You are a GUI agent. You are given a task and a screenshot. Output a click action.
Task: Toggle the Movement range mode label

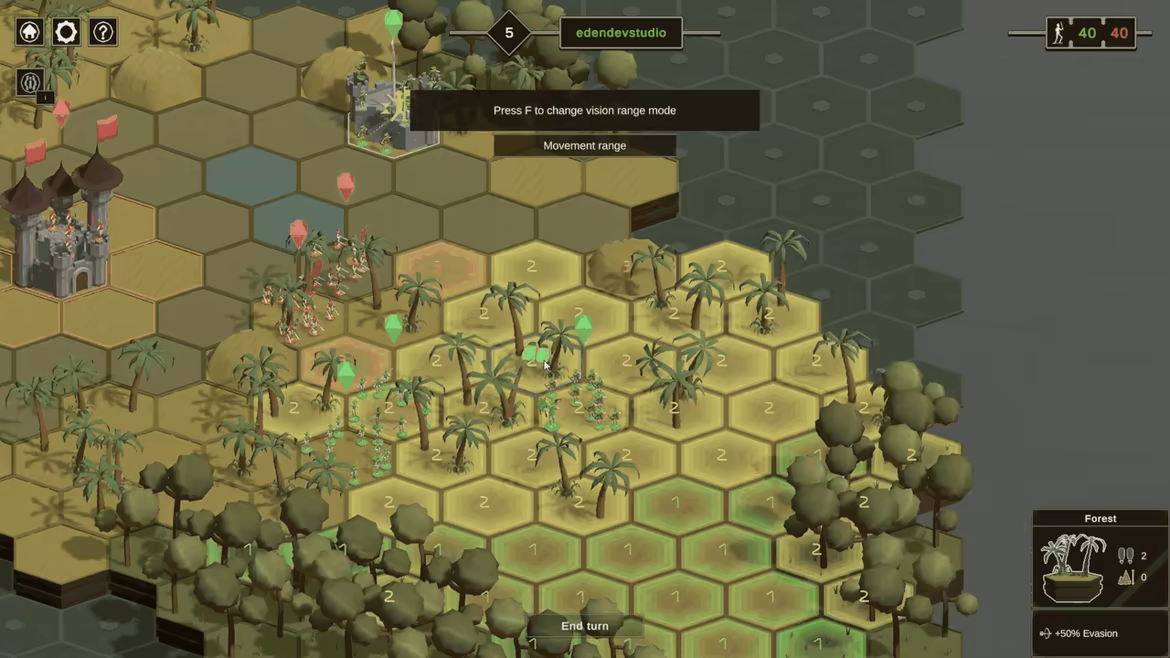585,146
